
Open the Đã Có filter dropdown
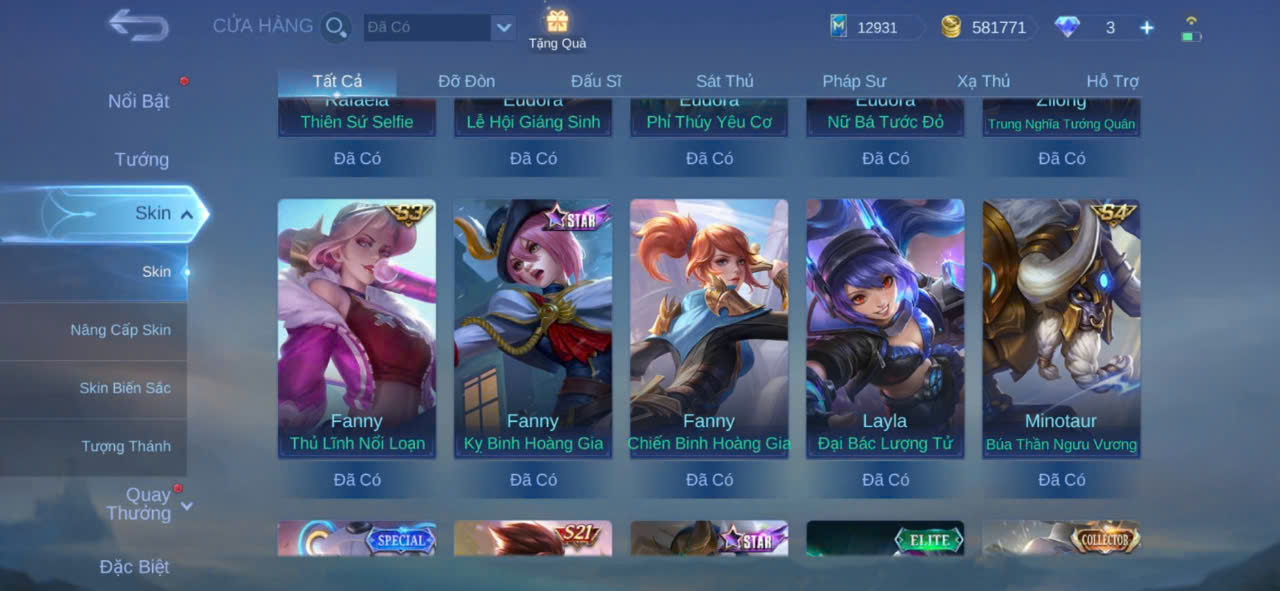[x=503, y=27]
